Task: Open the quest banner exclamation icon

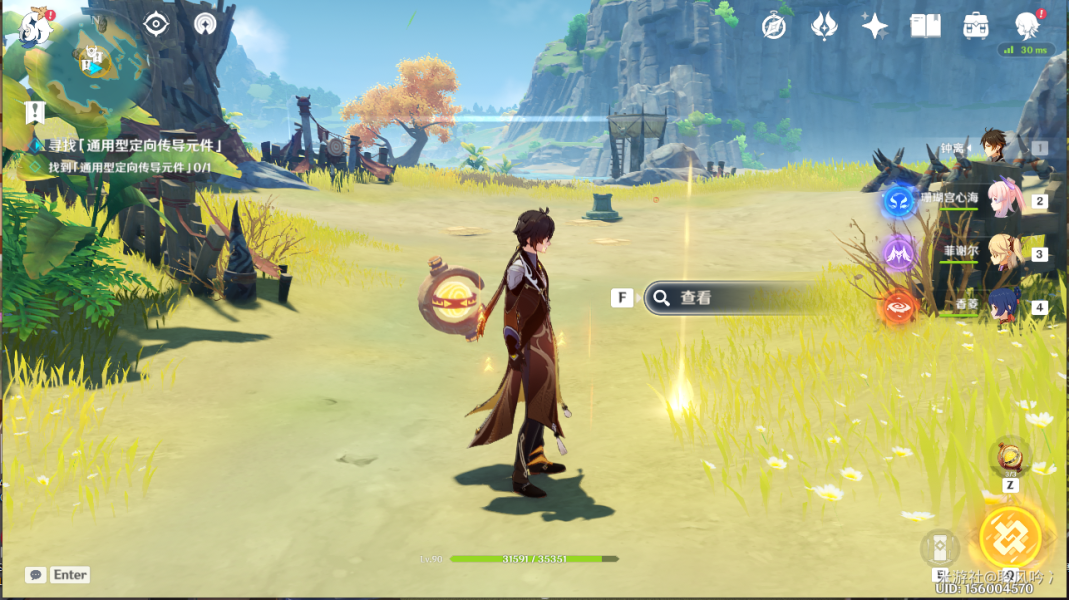Action: pos(36,111)
